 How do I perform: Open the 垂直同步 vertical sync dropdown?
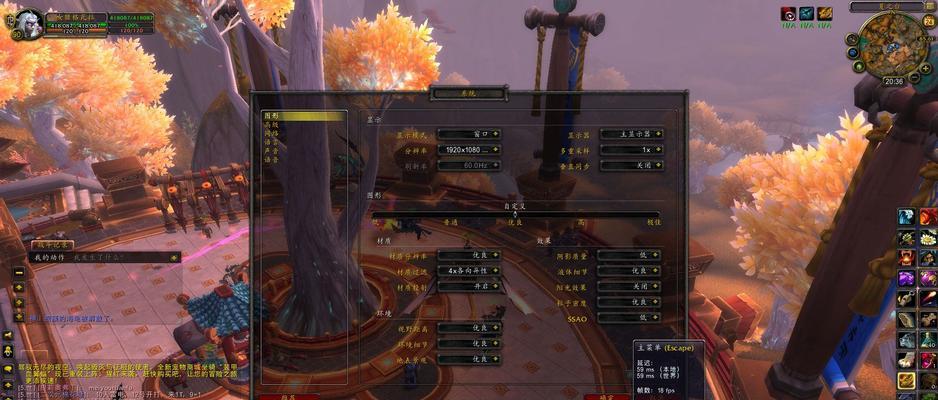tap(632, 165)
